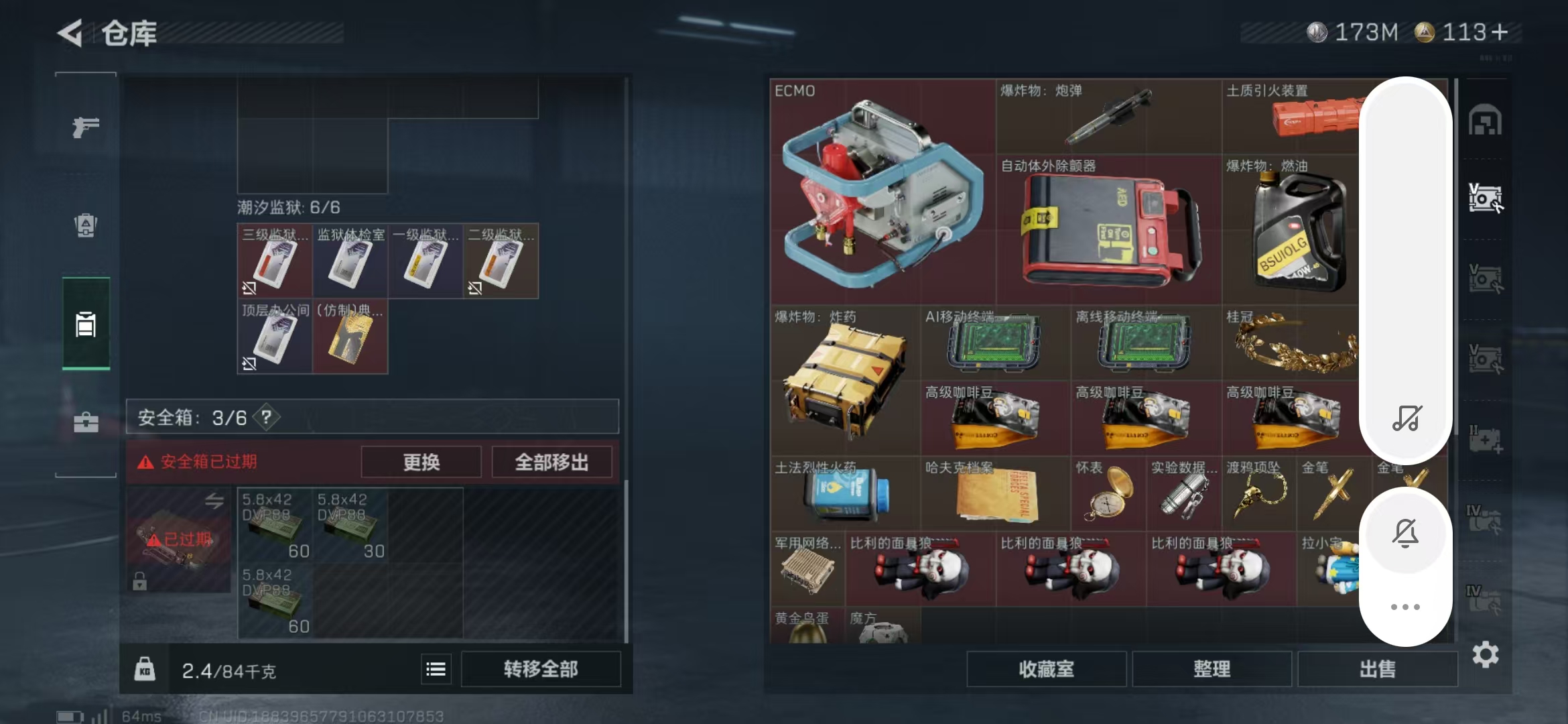Expand the three-dot overflow menu

click(1406, 607)
